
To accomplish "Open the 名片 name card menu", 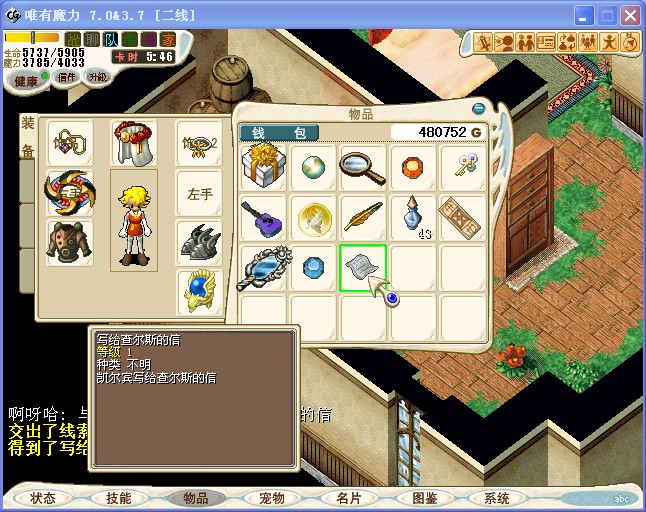I will point(348,498).
